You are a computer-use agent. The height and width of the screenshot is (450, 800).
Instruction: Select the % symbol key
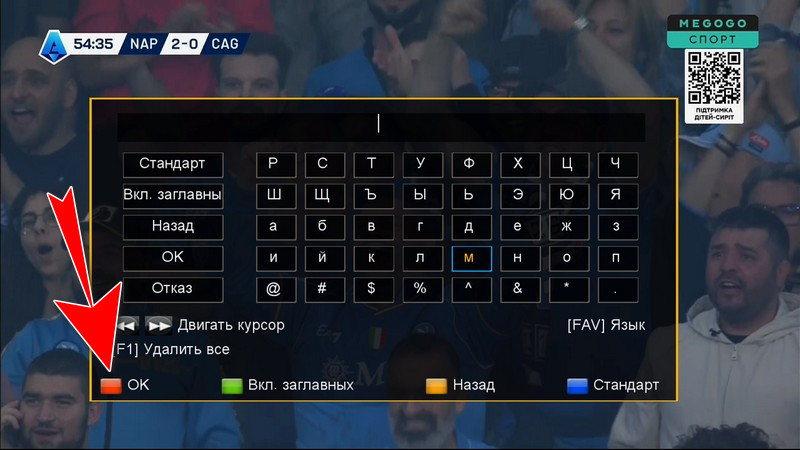(x=421, y=289)
